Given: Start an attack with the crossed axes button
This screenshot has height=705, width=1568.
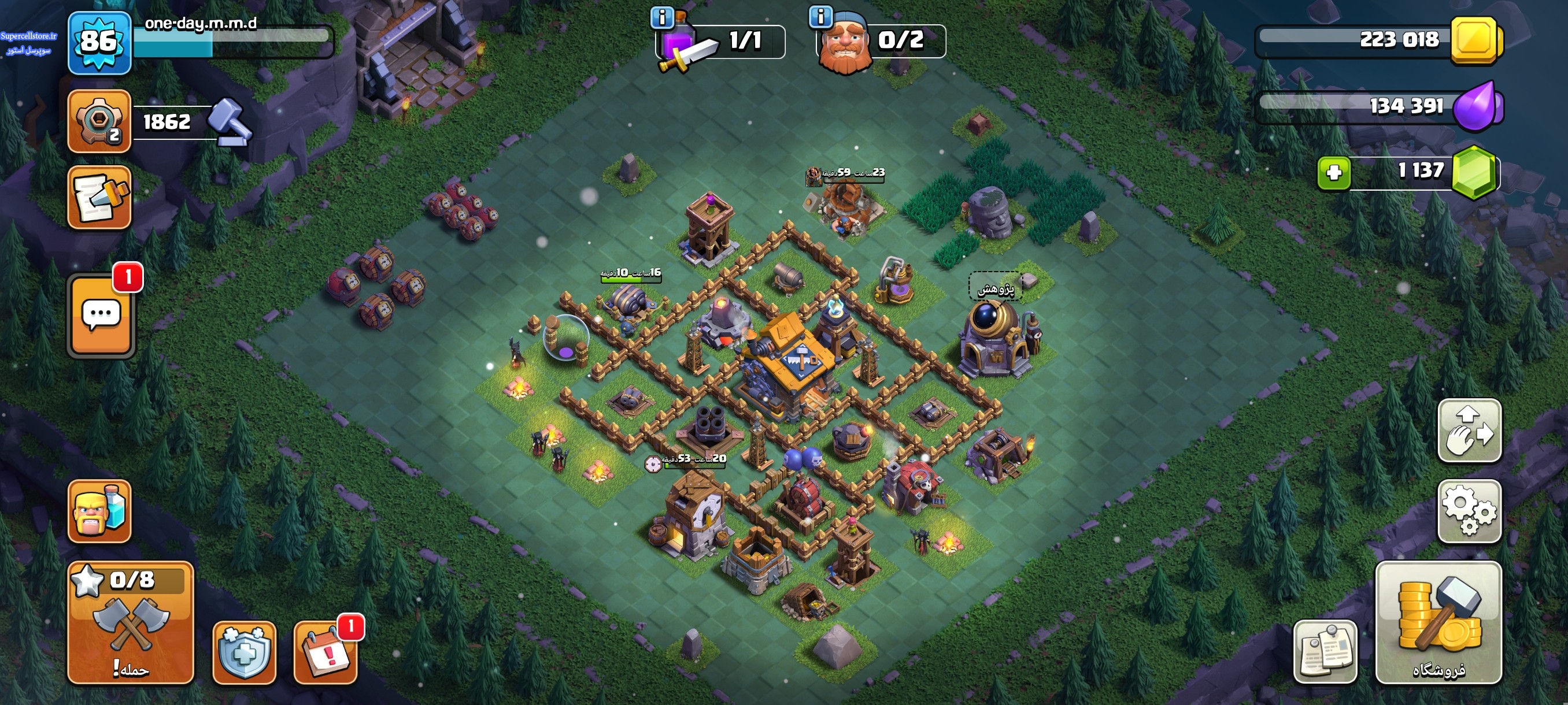Looking at the screenshot, I should 130,622.
